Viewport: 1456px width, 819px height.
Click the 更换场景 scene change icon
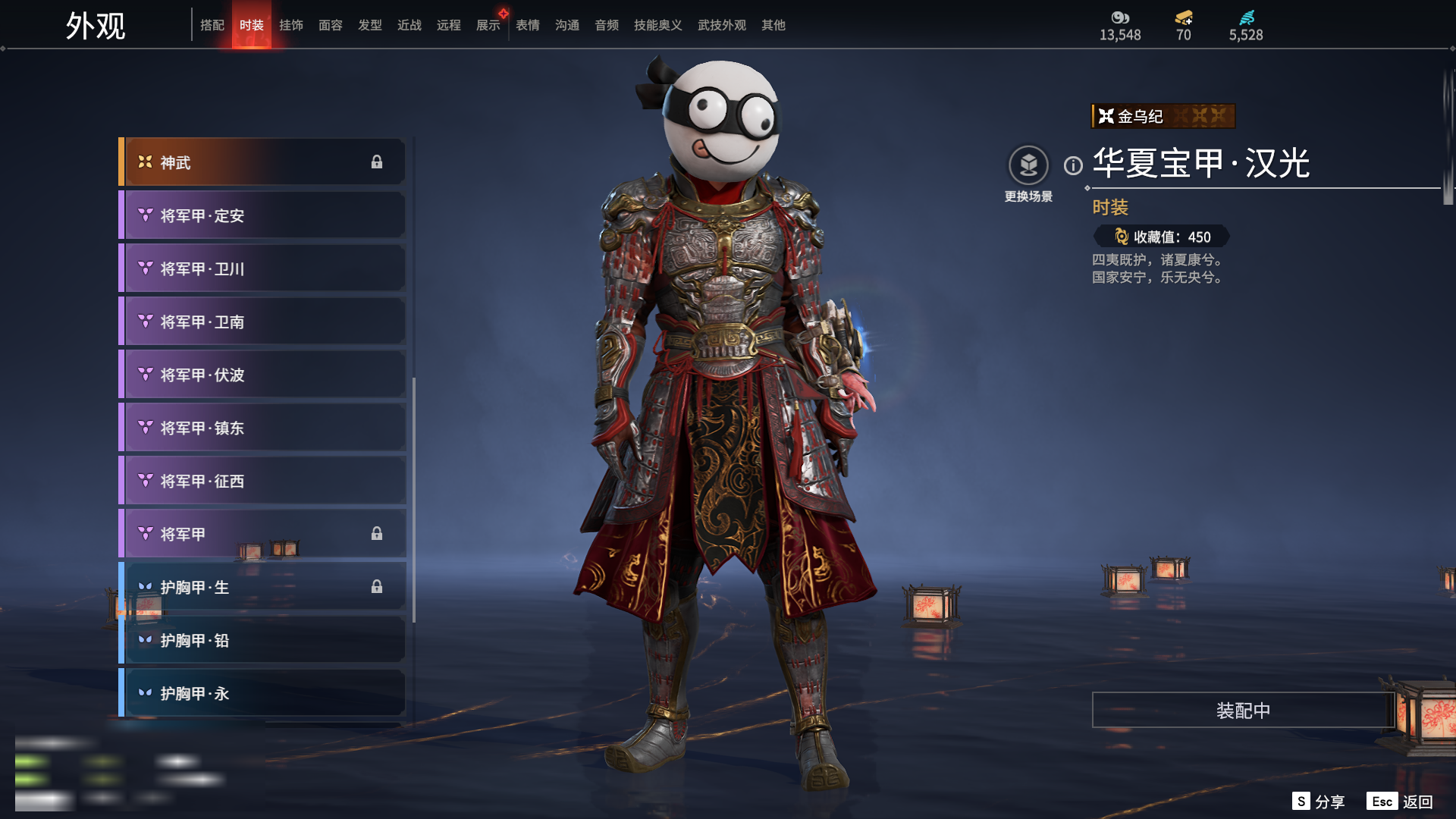click(1028, 165)
